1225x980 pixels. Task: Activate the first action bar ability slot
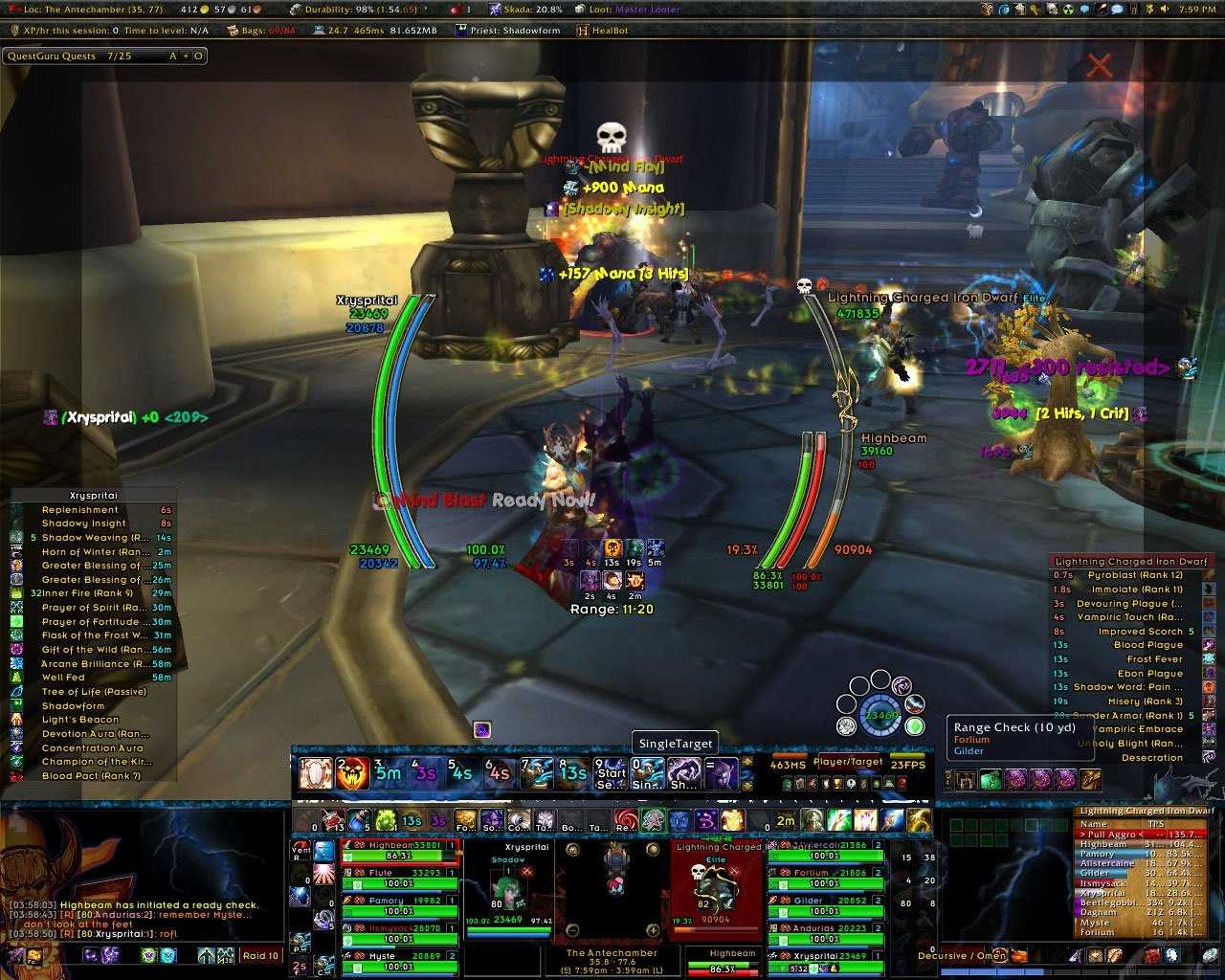[315, 772]
